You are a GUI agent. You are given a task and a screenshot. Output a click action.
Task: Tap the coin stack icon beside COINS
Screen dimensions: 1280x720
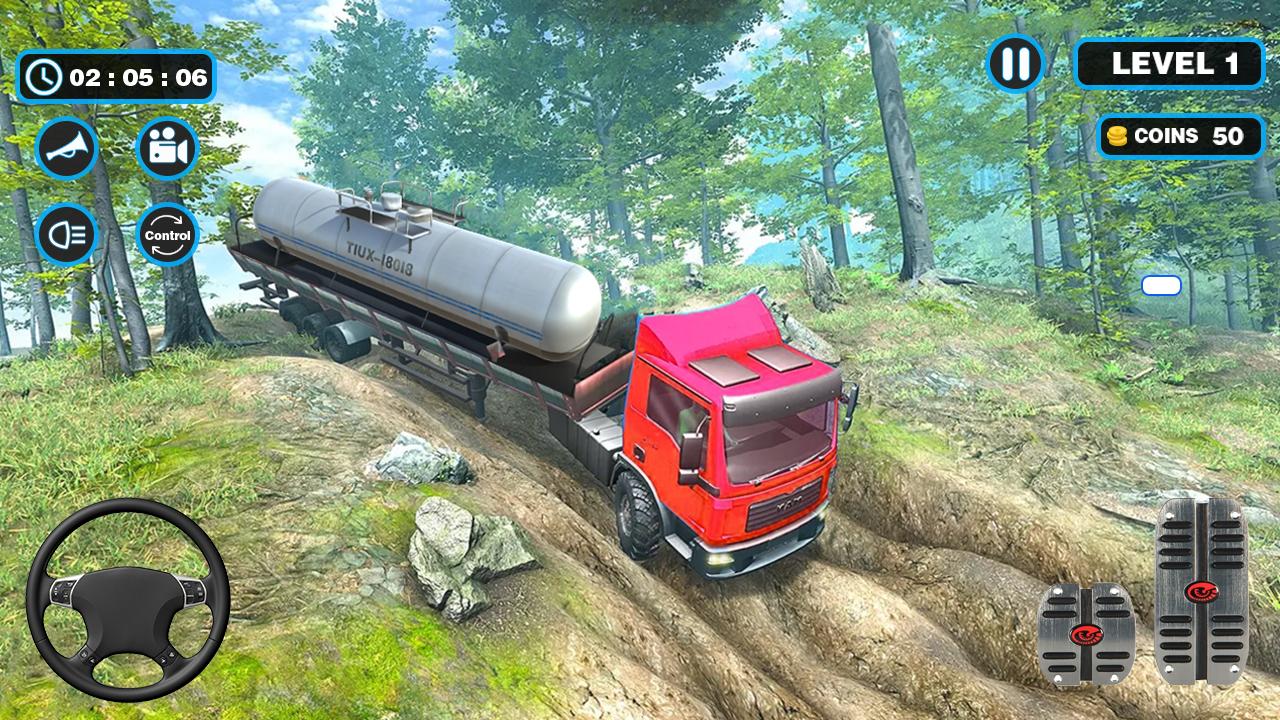coord(1117,136)
